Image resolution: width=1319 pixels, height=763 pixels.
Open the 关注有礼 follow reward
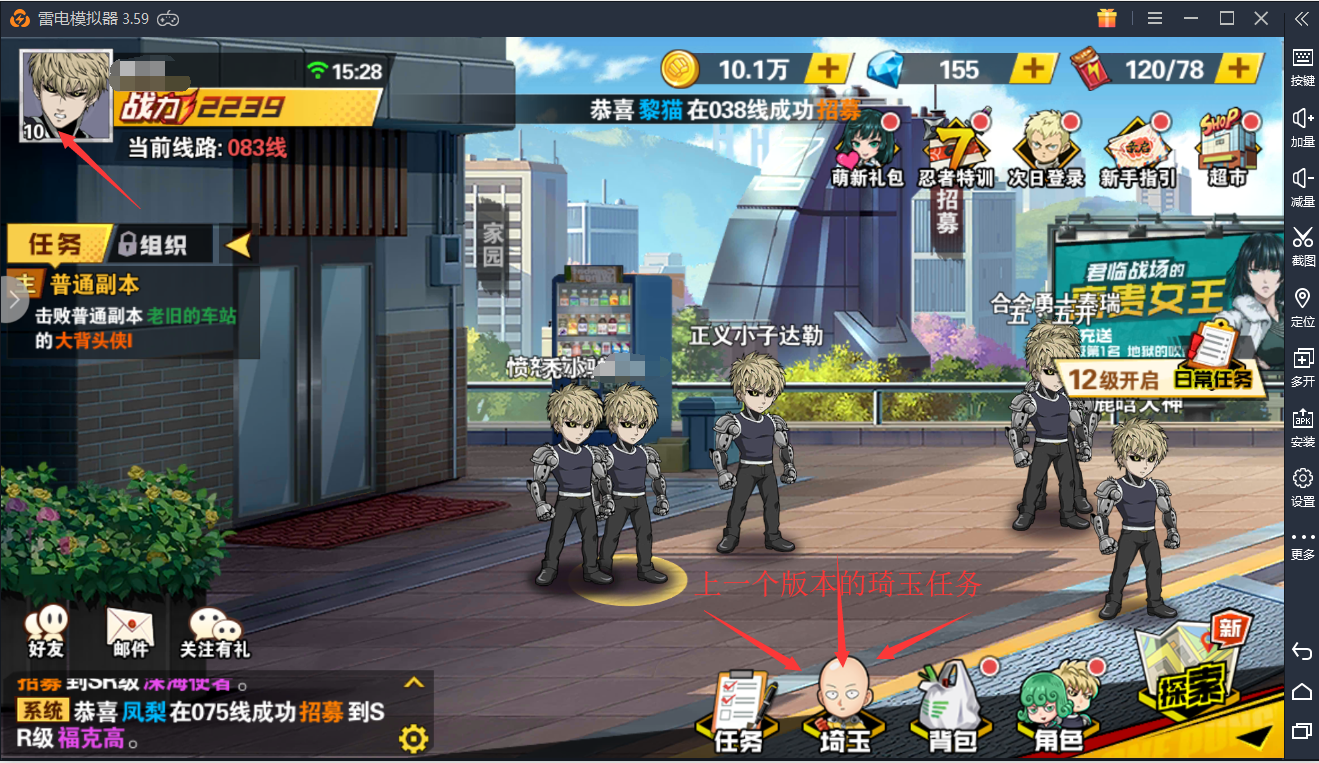(x=214, y=632)
